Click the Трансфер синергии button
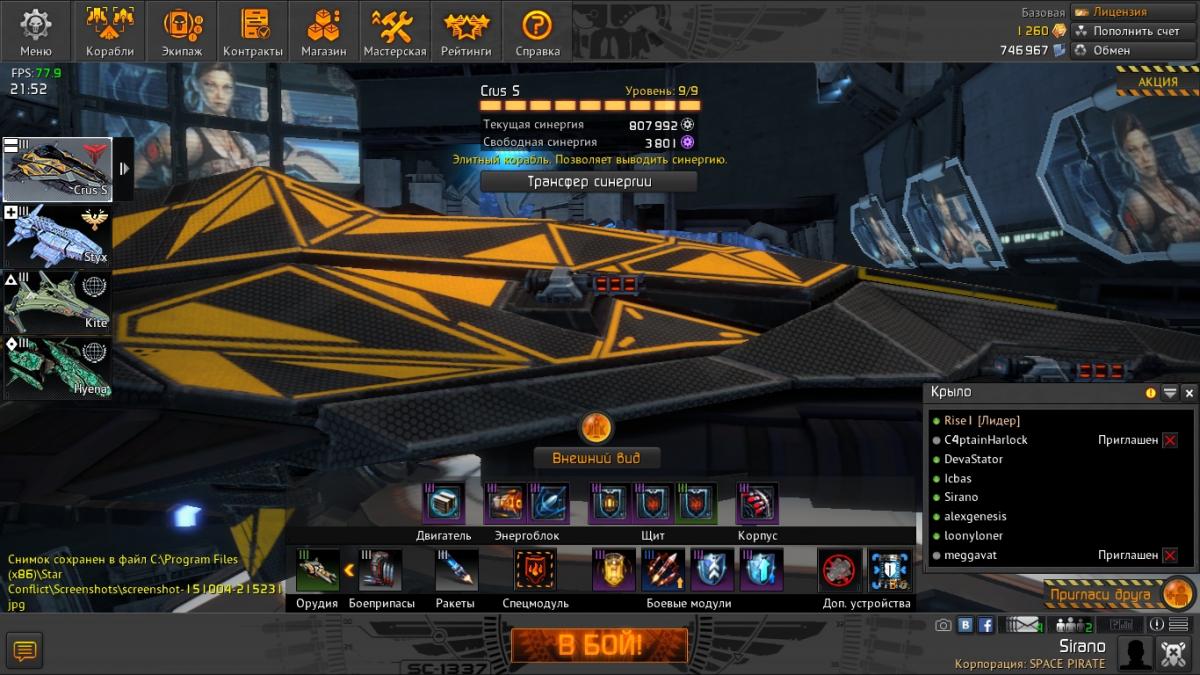The height and width of the screenshot is (675, 1200). coord(589,182)
